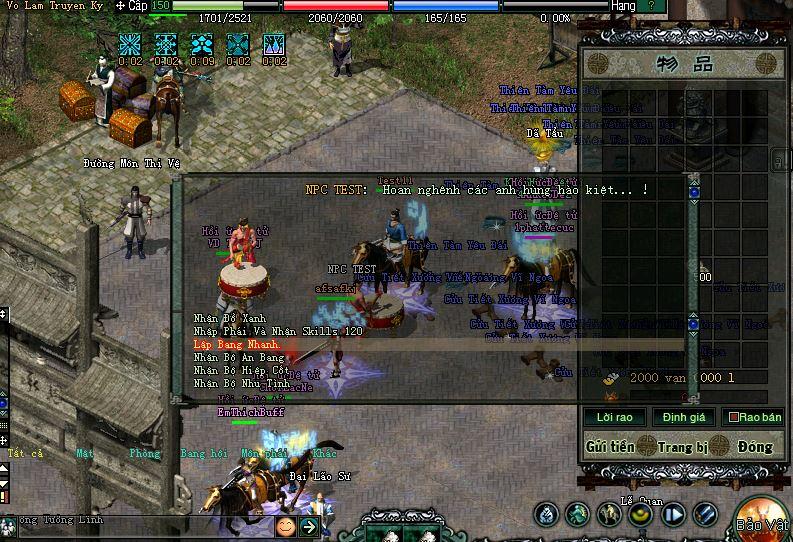Viewport: 793px width, 542px height.
Task: Open the "Trang bị" equipment panel
Action: tap(683, 446)
